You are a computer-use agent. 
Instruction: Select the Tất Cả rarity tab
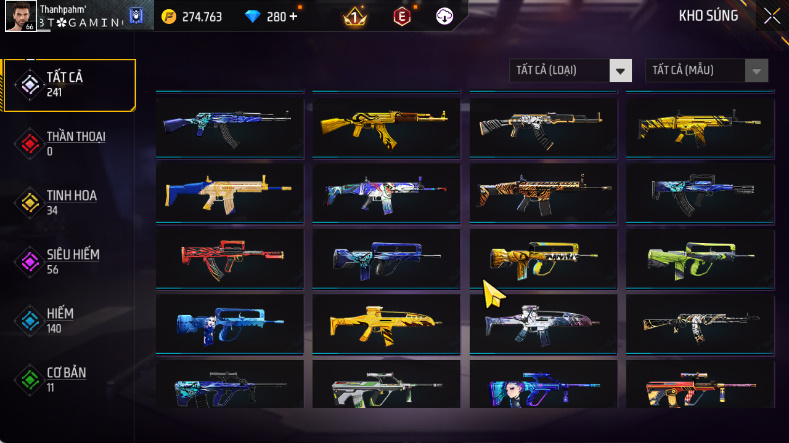point(68,84)
